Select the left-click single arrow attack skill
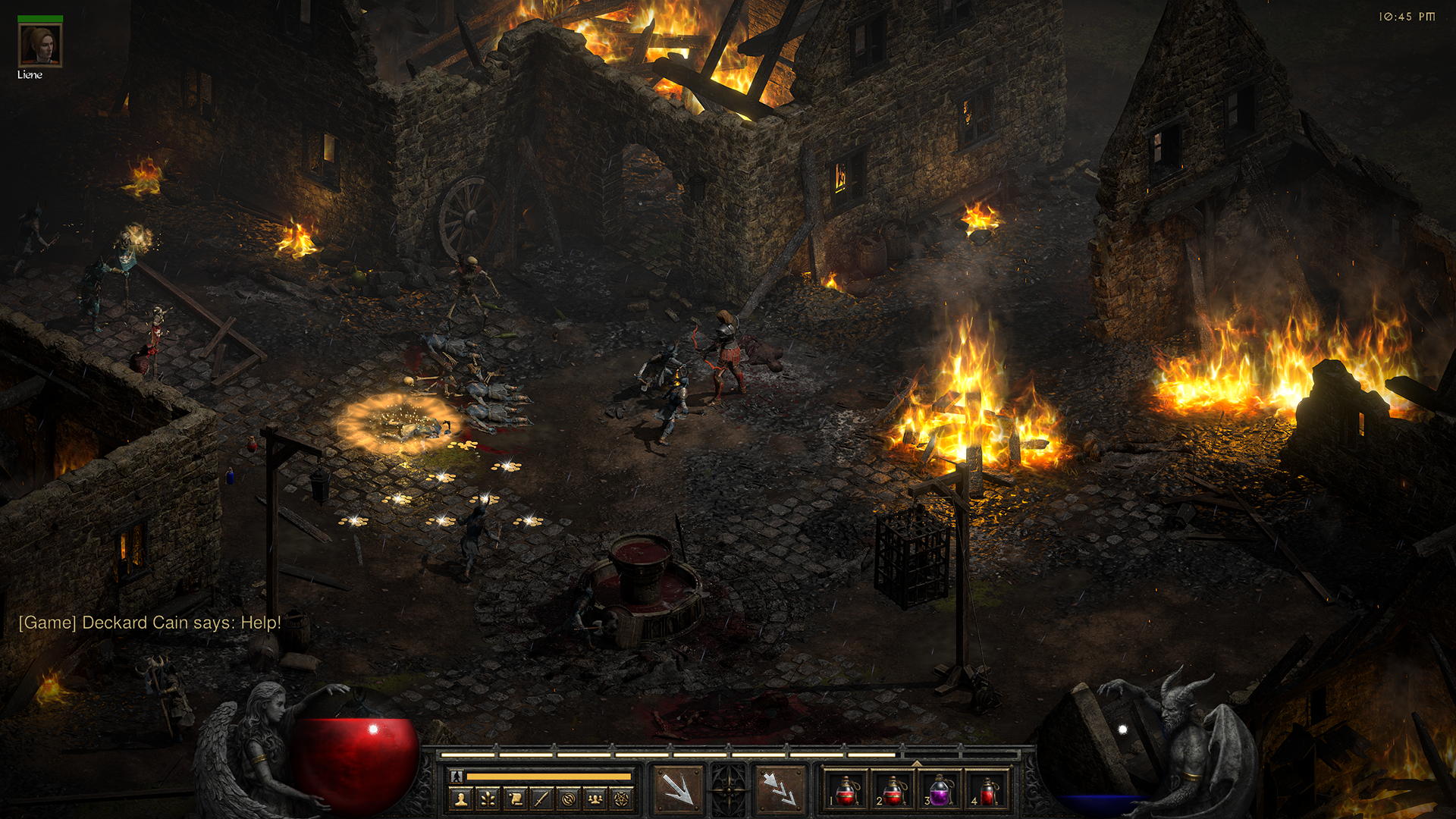Screen dimensions: 1456x819 click(x=677, y=789)
